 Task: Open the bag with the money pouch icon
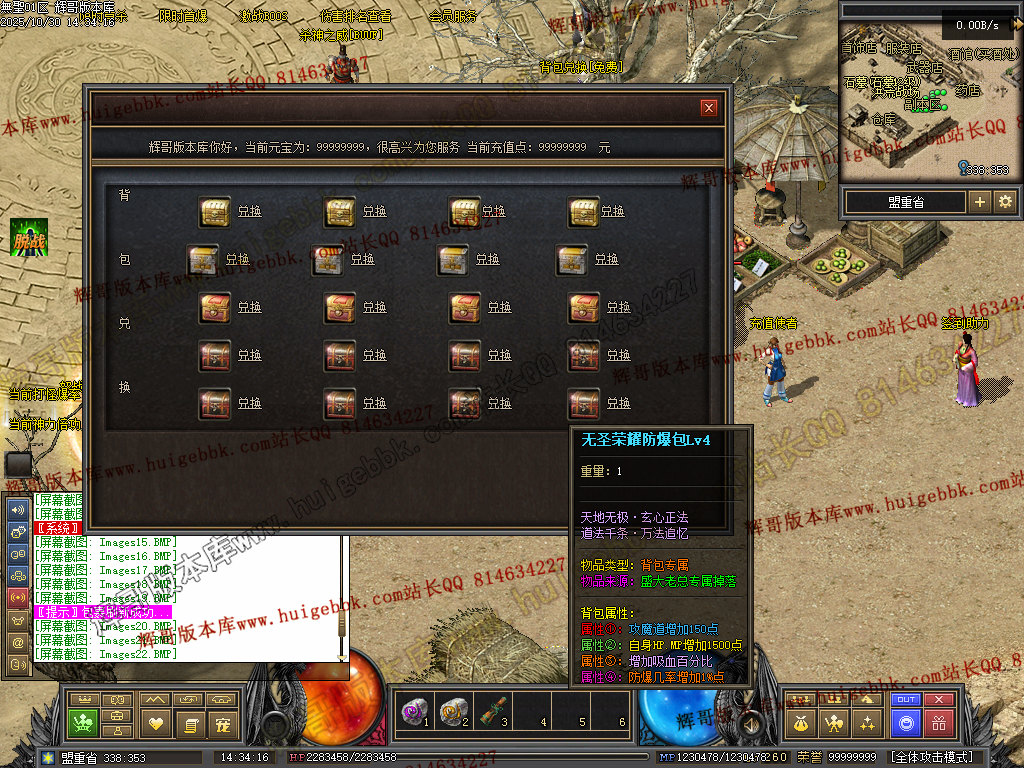(802, 723)
